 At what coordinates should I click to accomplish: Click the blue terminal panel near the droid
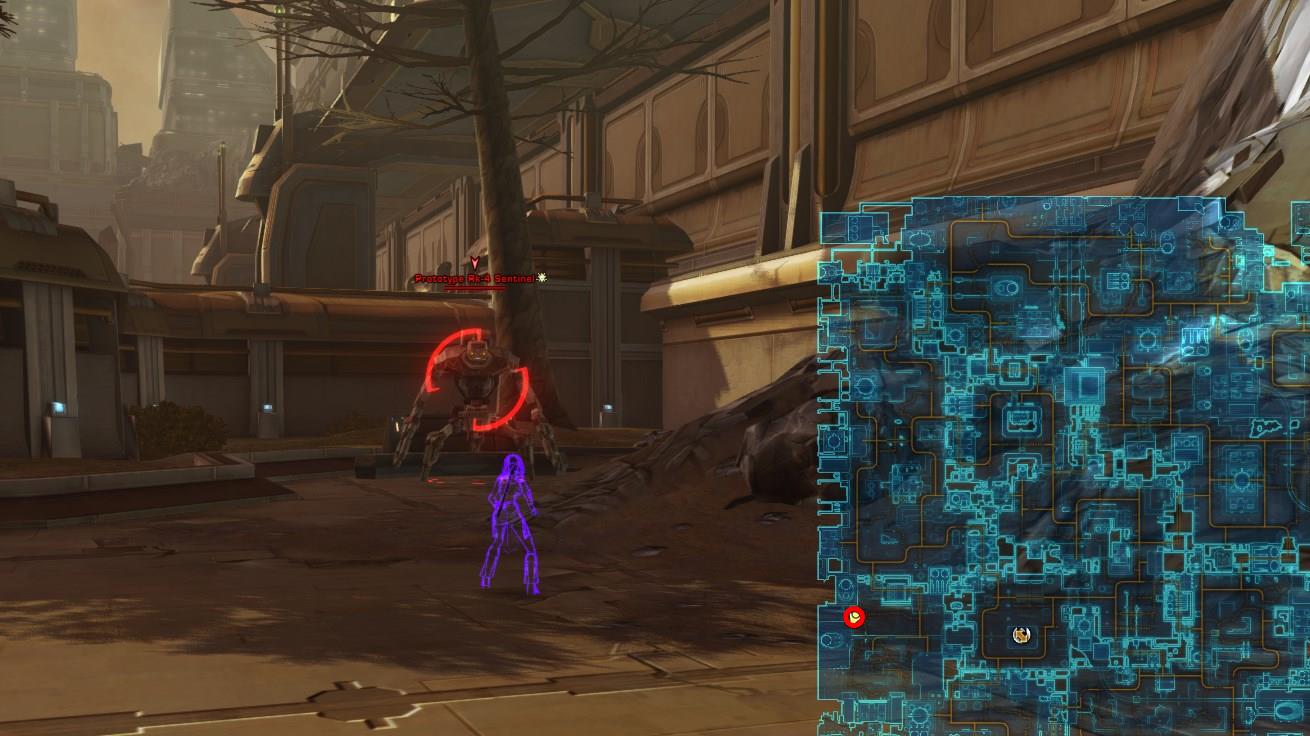coord(606,407)
